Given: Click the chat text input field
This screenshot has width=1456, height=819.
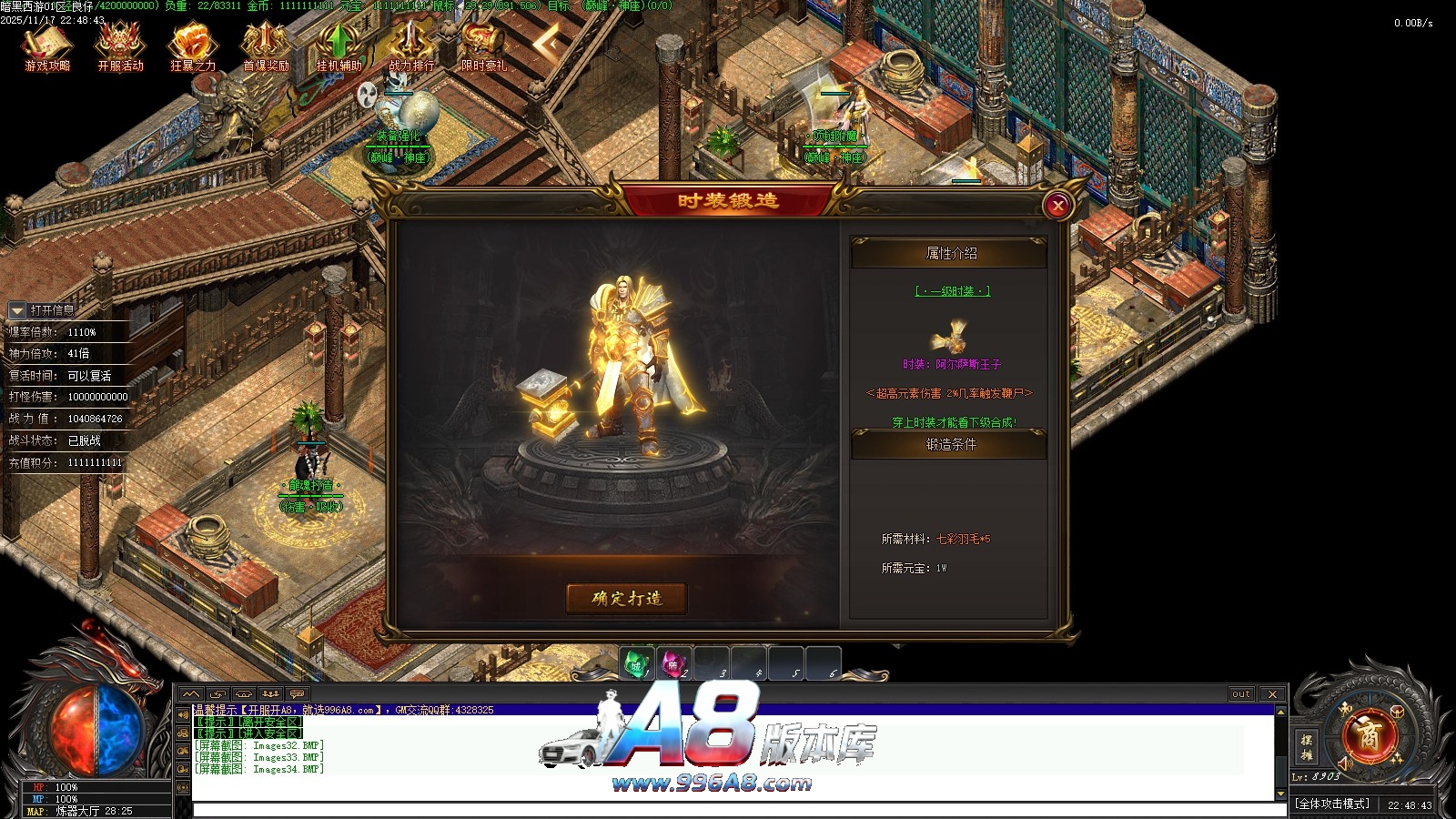Looking at the screenshot, I should click(x=728, y=810).
